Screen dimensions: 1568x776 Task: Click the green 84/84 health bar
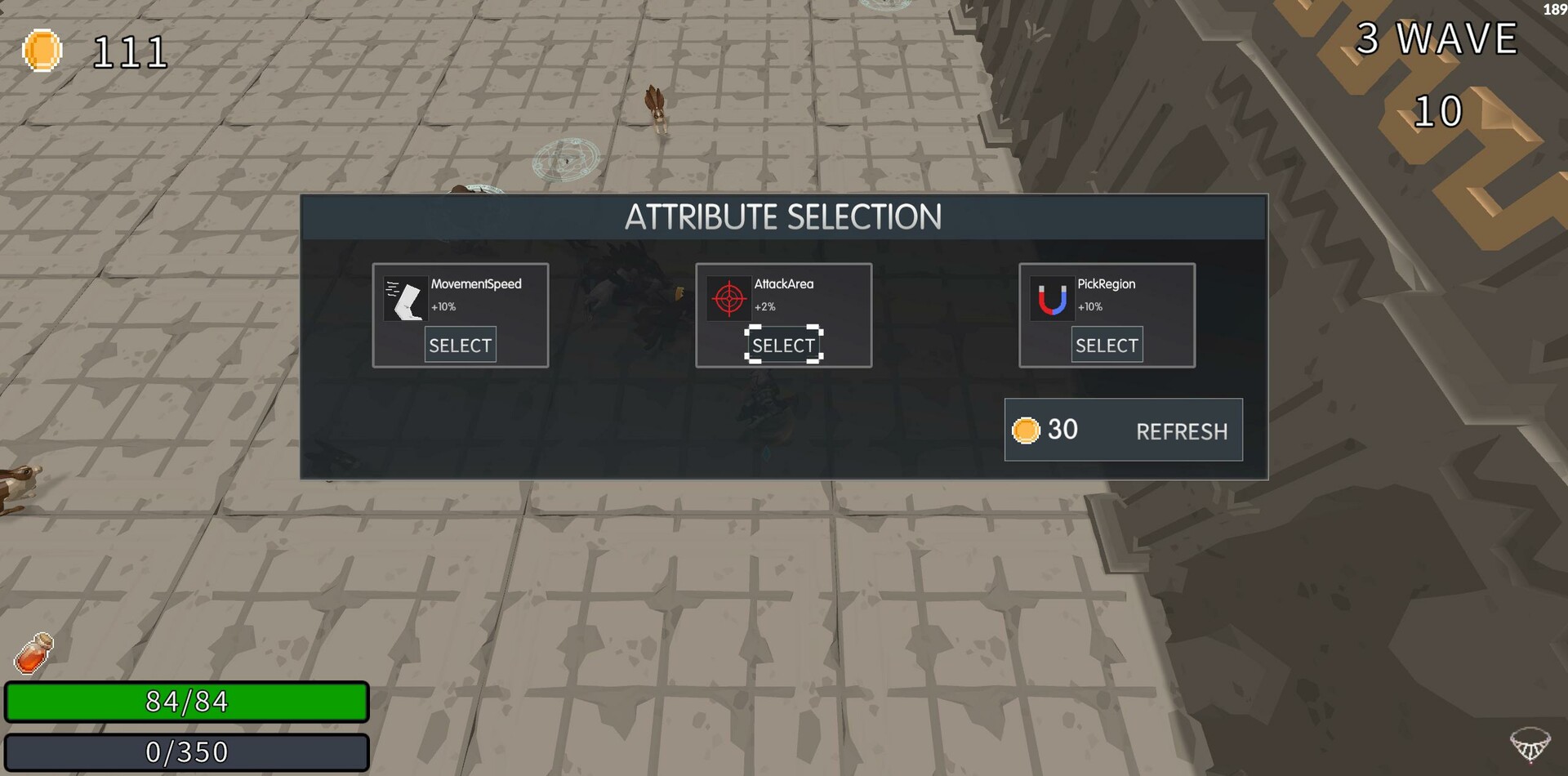186,701
